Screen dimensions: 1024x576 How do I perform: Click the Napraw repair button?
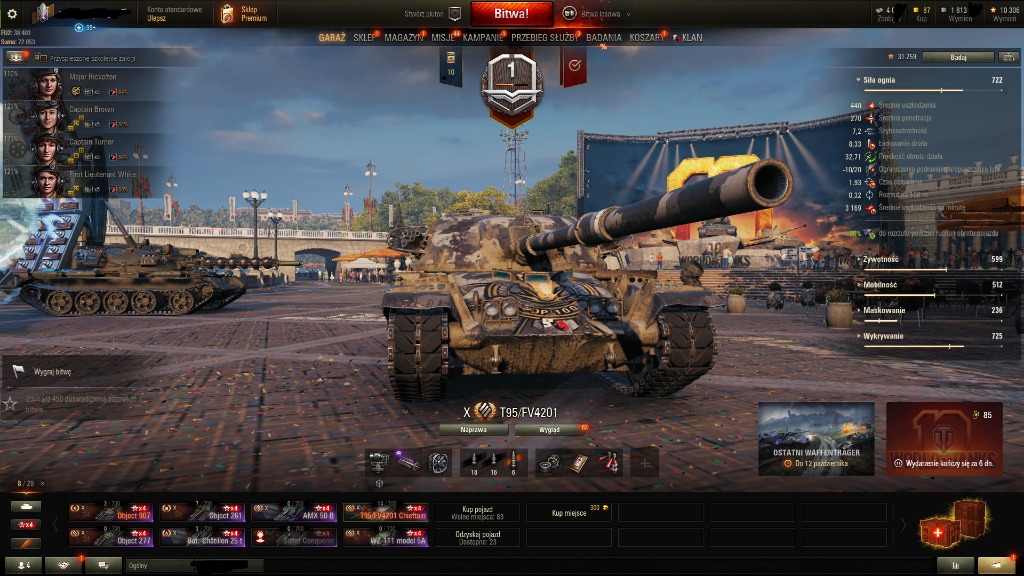point(473,429)
